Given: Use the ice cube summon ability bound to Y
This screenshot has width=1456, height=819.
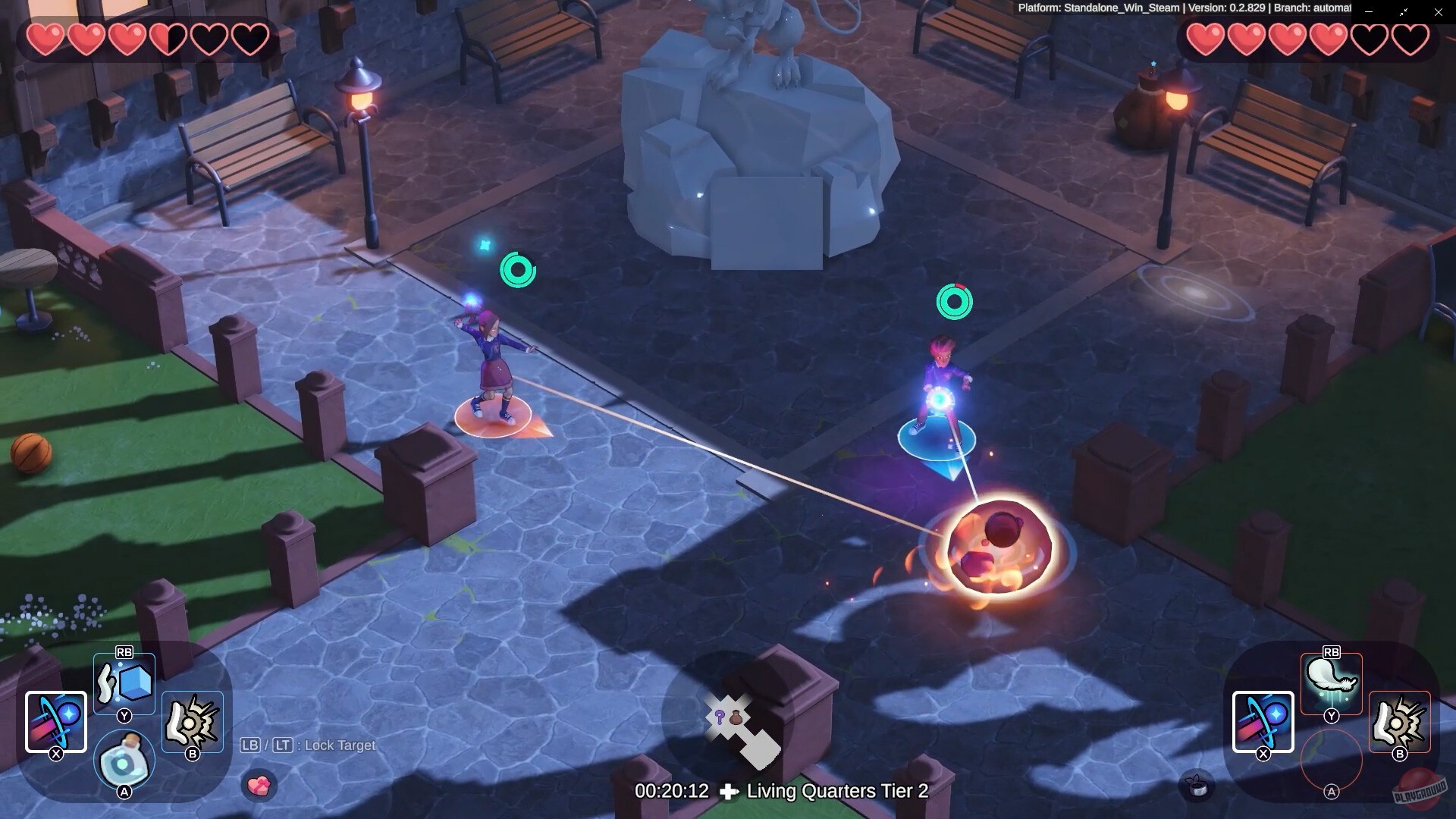Looking at the screenshot, I should pos(124,681).
